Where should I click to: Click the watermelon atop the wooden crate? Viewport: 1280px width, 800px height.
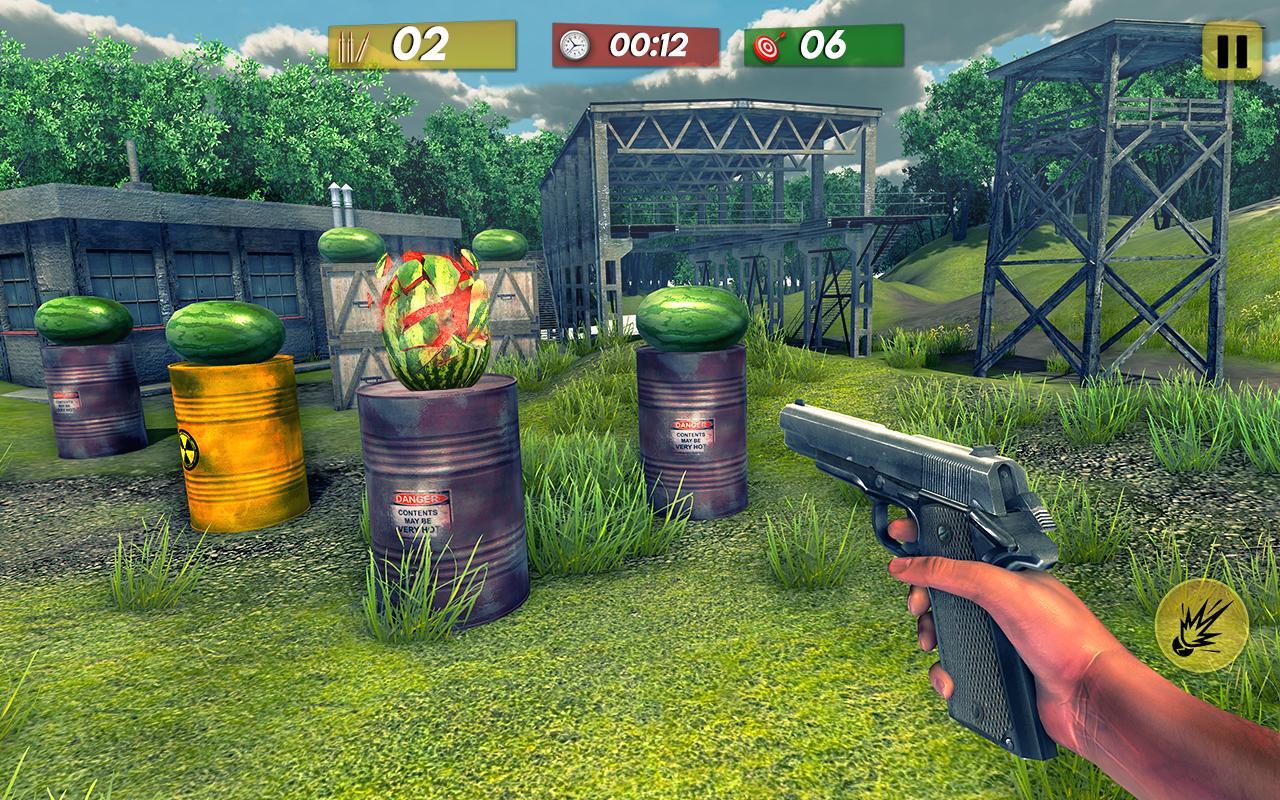click(349, 246)
